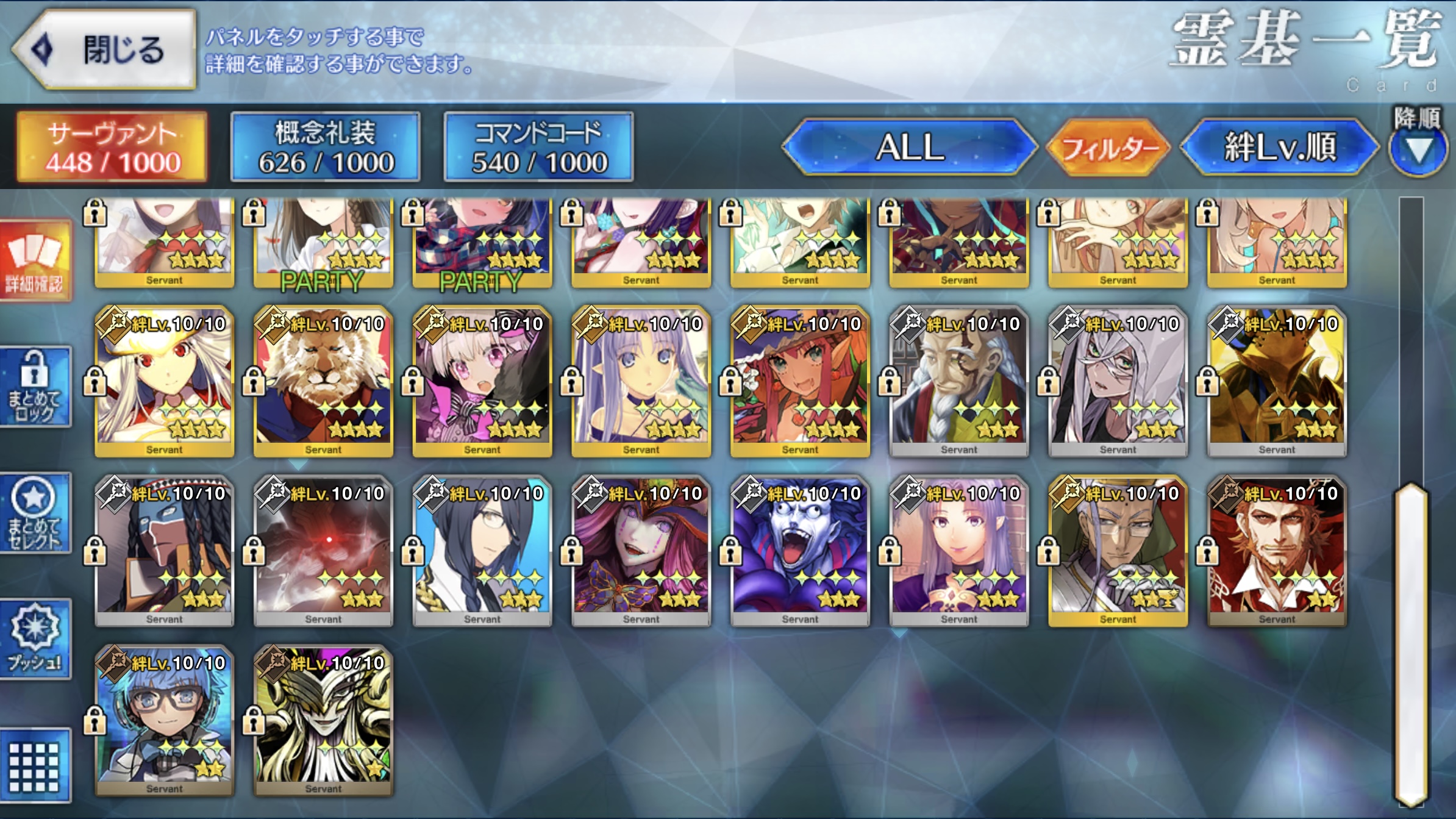1456x819 pixels.
Task: Open the bearded man in red coat card
Action: (x=1277, y=551)
